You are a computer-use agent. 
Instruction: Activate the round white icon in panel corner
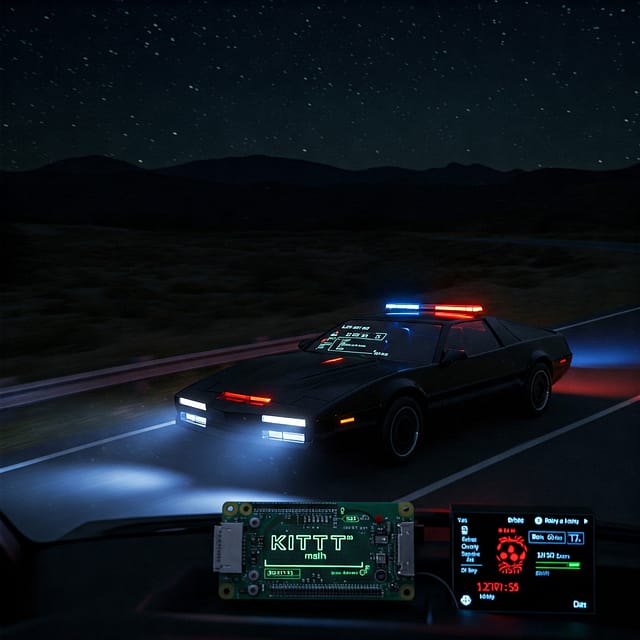click(466, 600)
